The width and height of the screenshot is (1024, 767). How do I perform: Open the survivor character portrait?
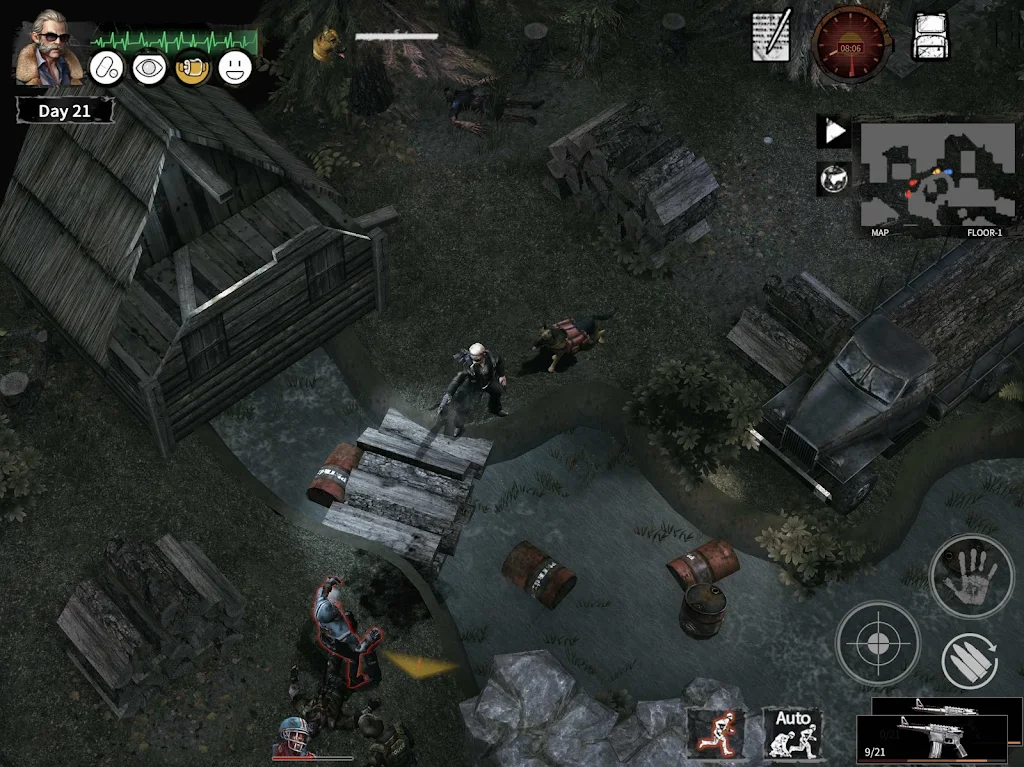(x=48, y=47)
